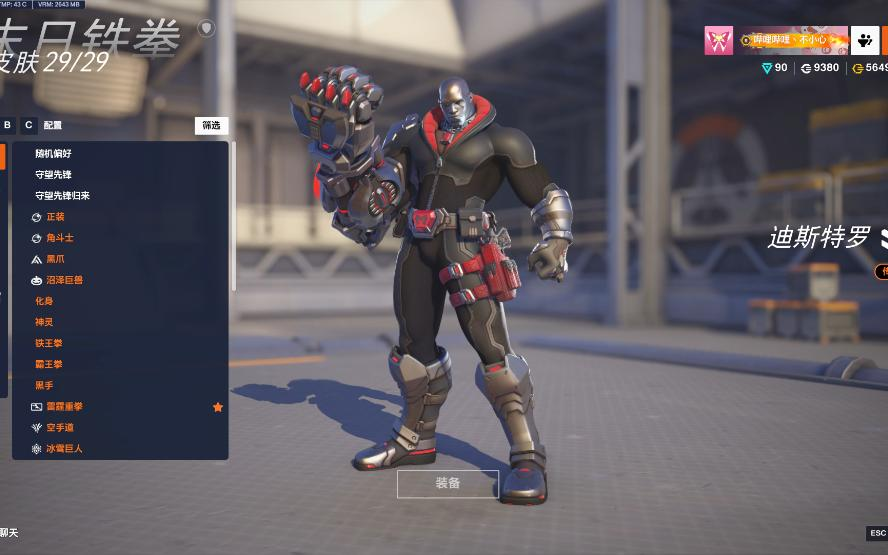Choose the 化身 skin entry
The image size is (888, 555).
44,301
